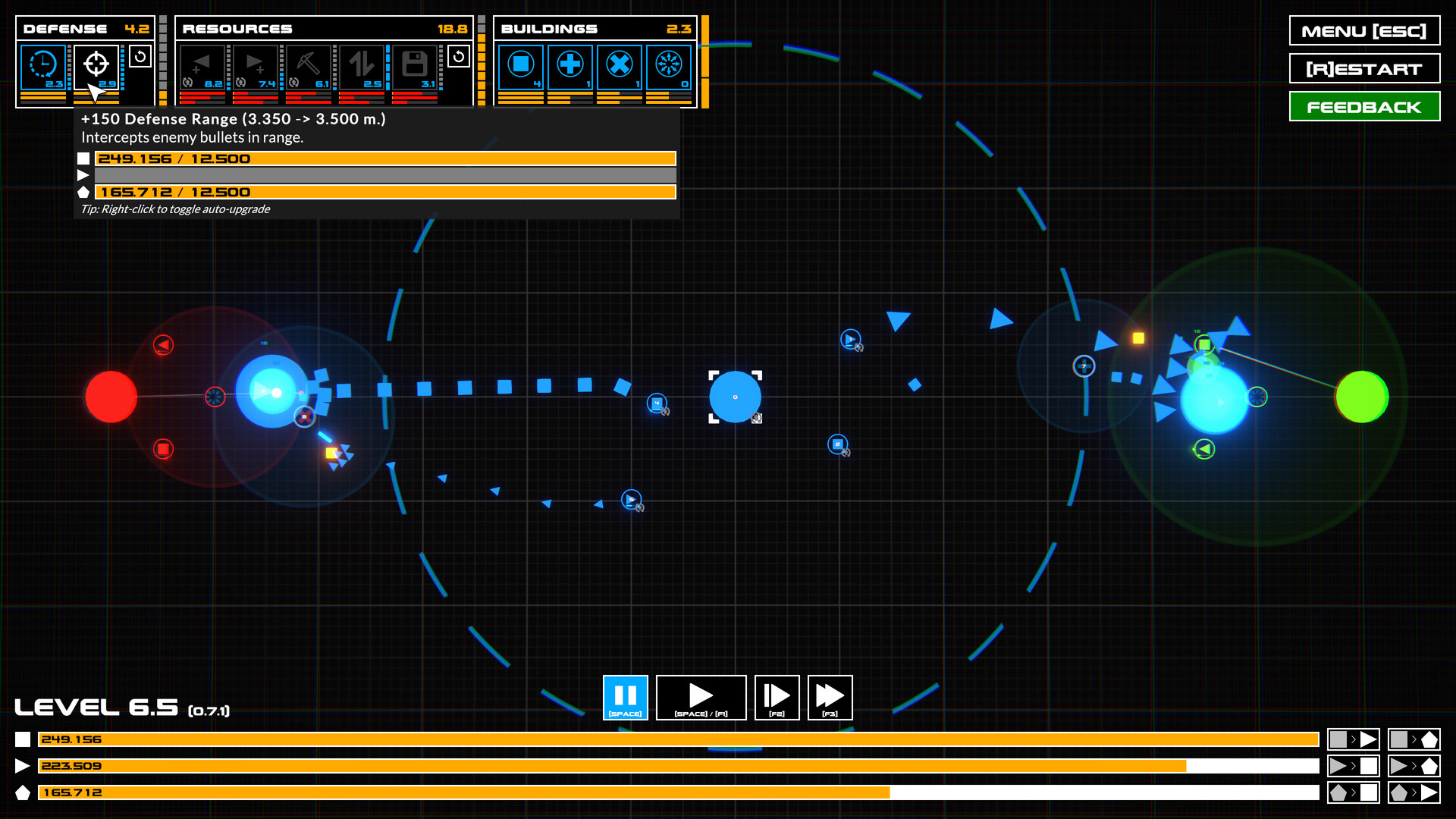Toggle triangle-to-pentagon resource conversion

[x=1414, y=766]
